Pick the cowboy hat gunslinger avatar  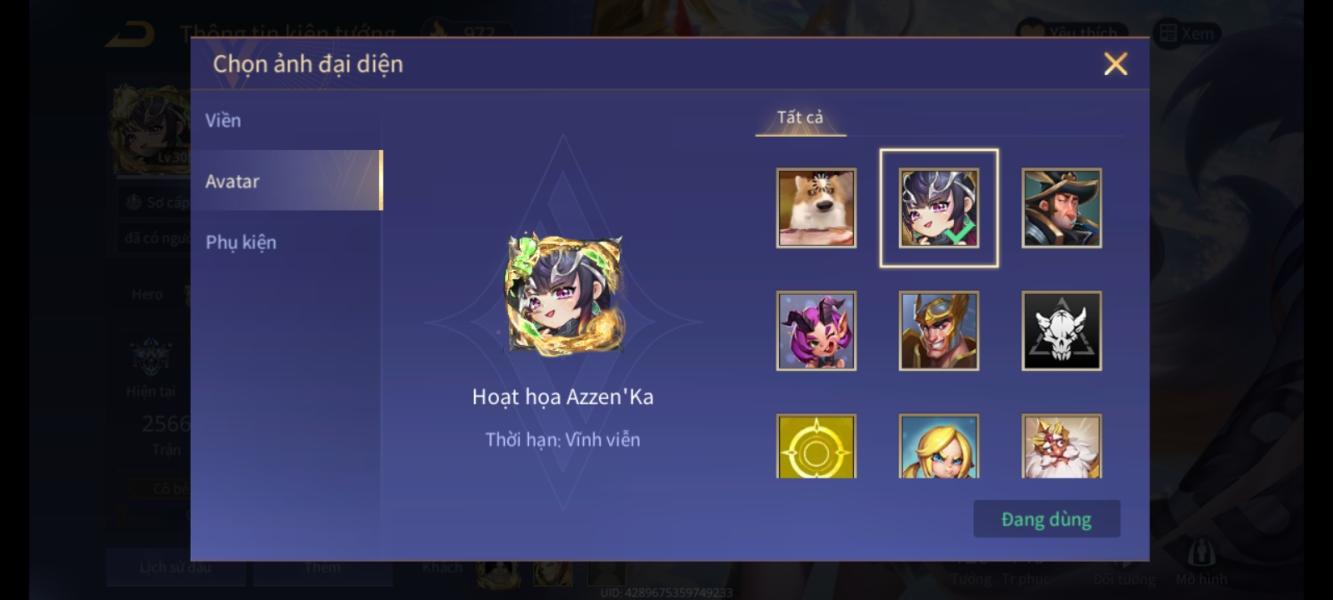[x=1061, y=208]
